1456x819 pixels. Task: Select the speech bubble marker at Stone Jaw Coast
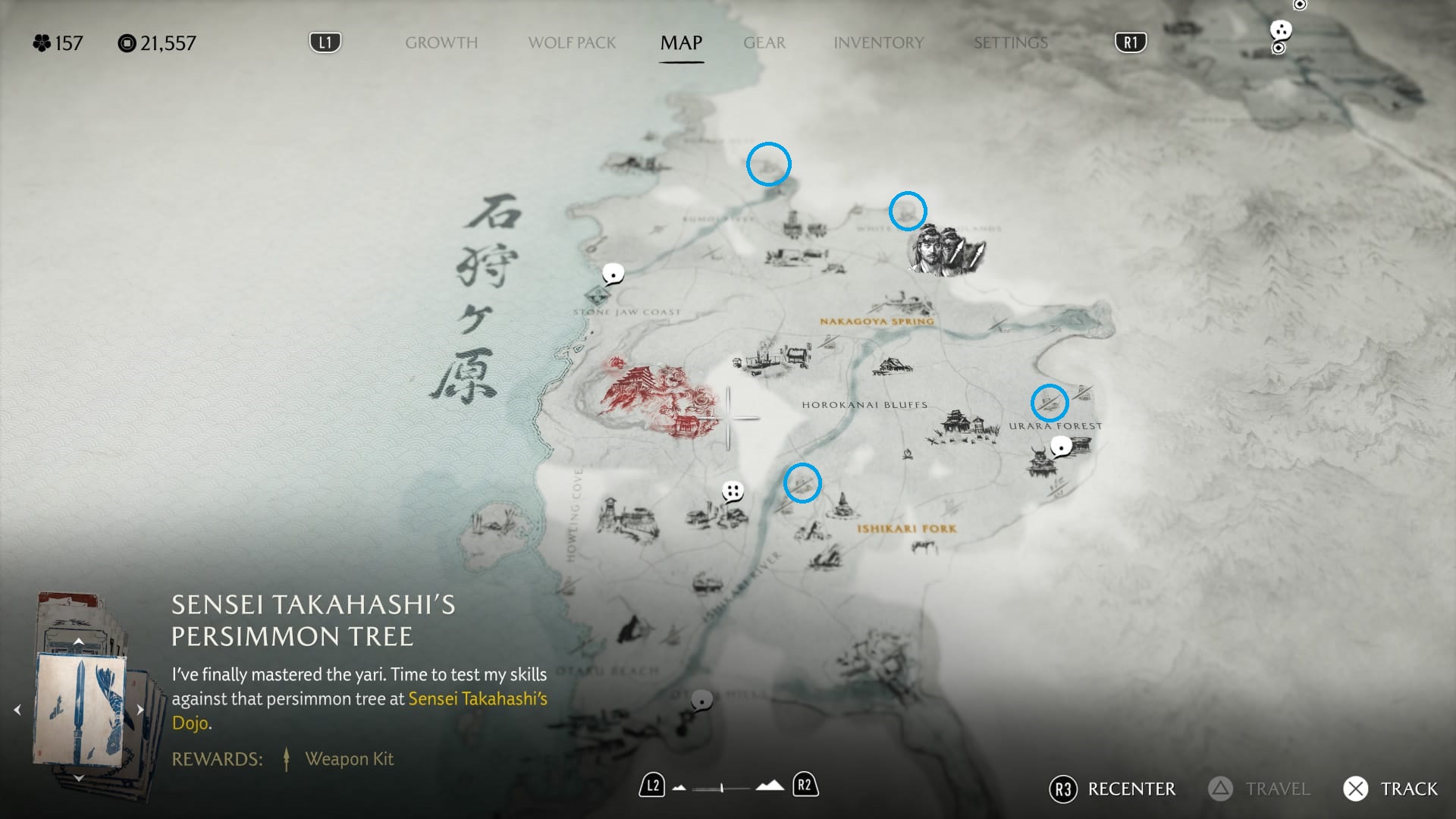point(613,274)
